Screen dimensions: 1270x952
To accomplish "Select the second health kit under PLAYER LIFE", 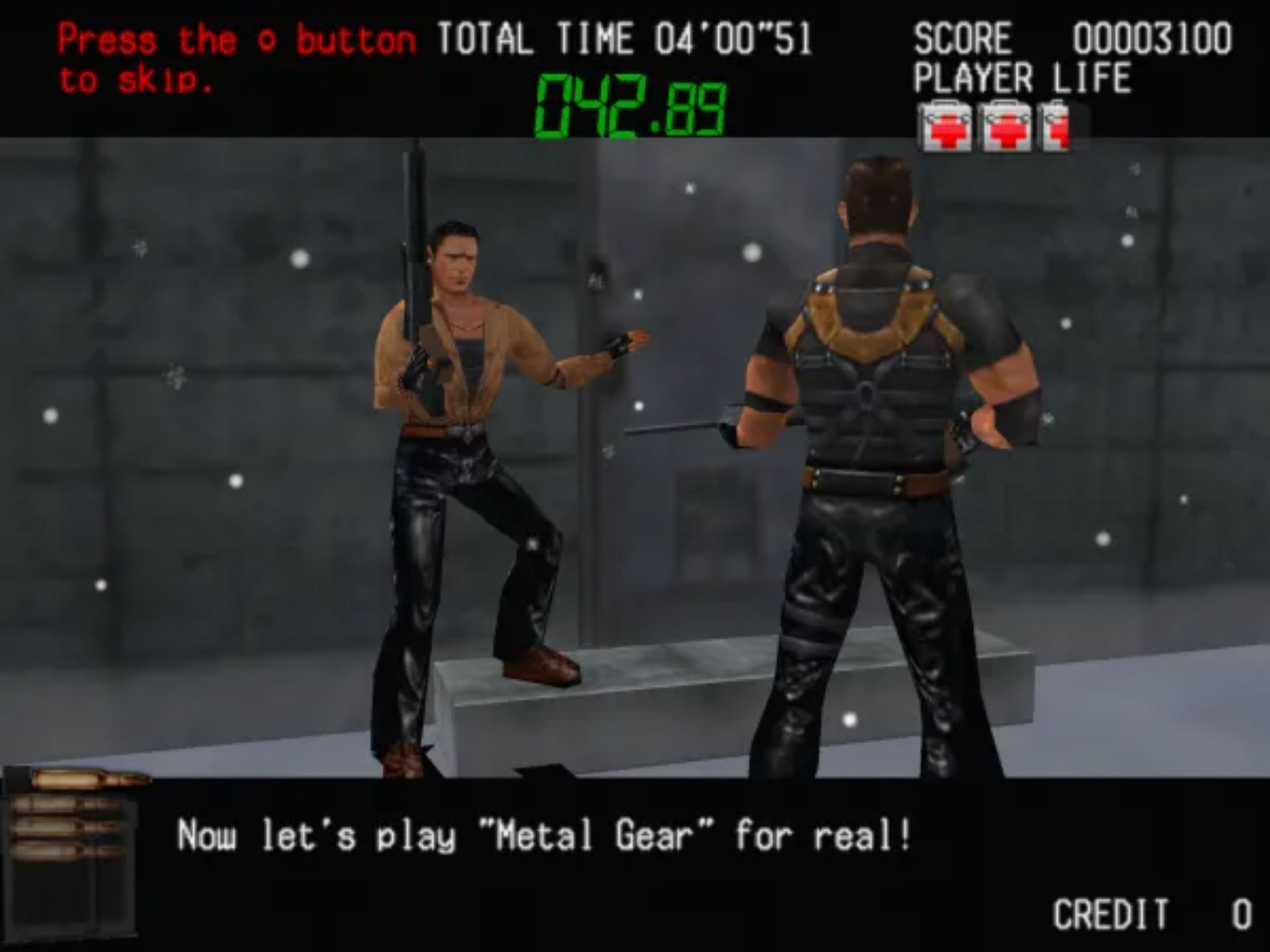I will [x=1008, y=122].
